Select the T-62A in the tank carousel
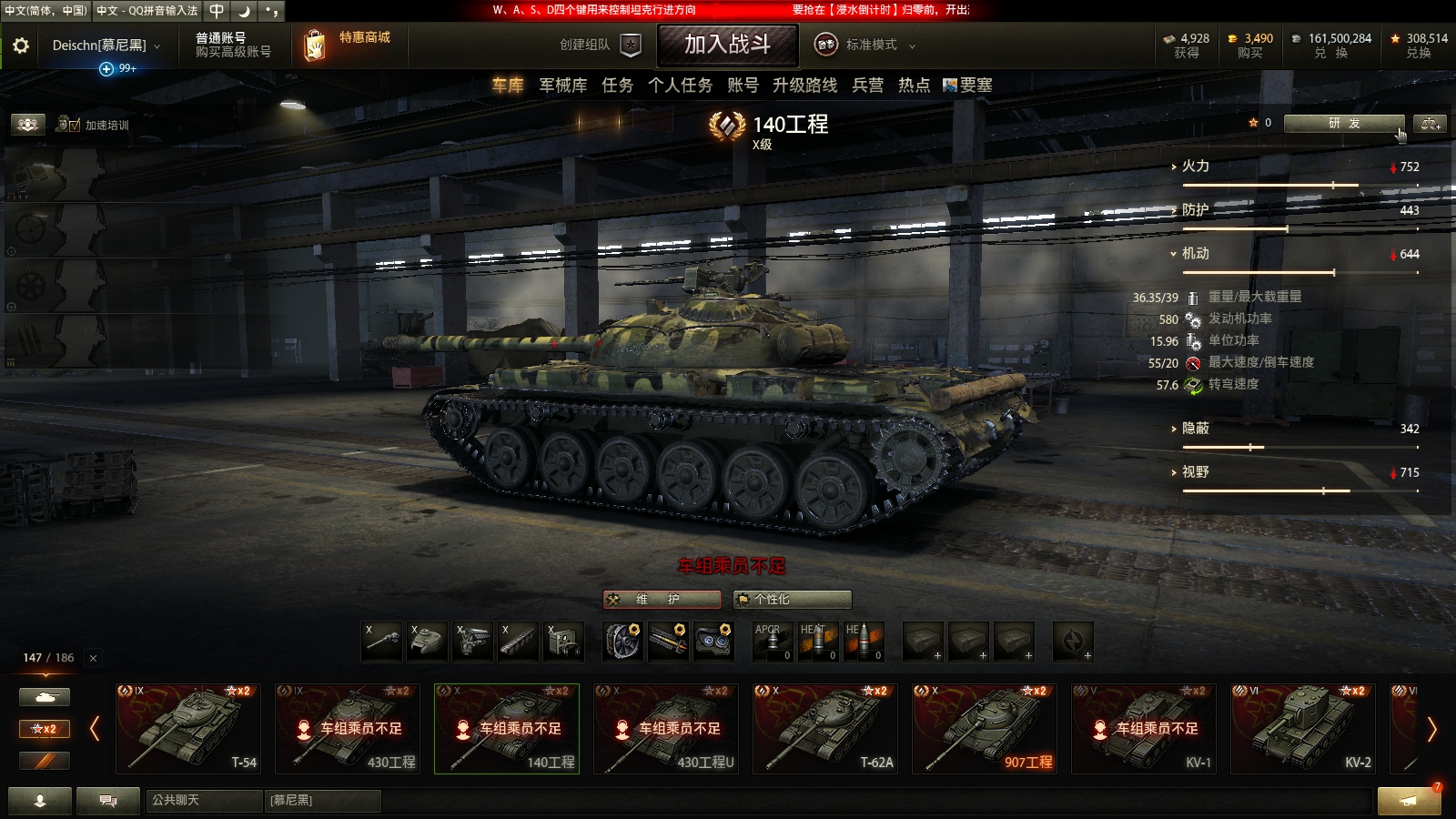The width and height of the screenshot is (1456, 819). point(825,728)
